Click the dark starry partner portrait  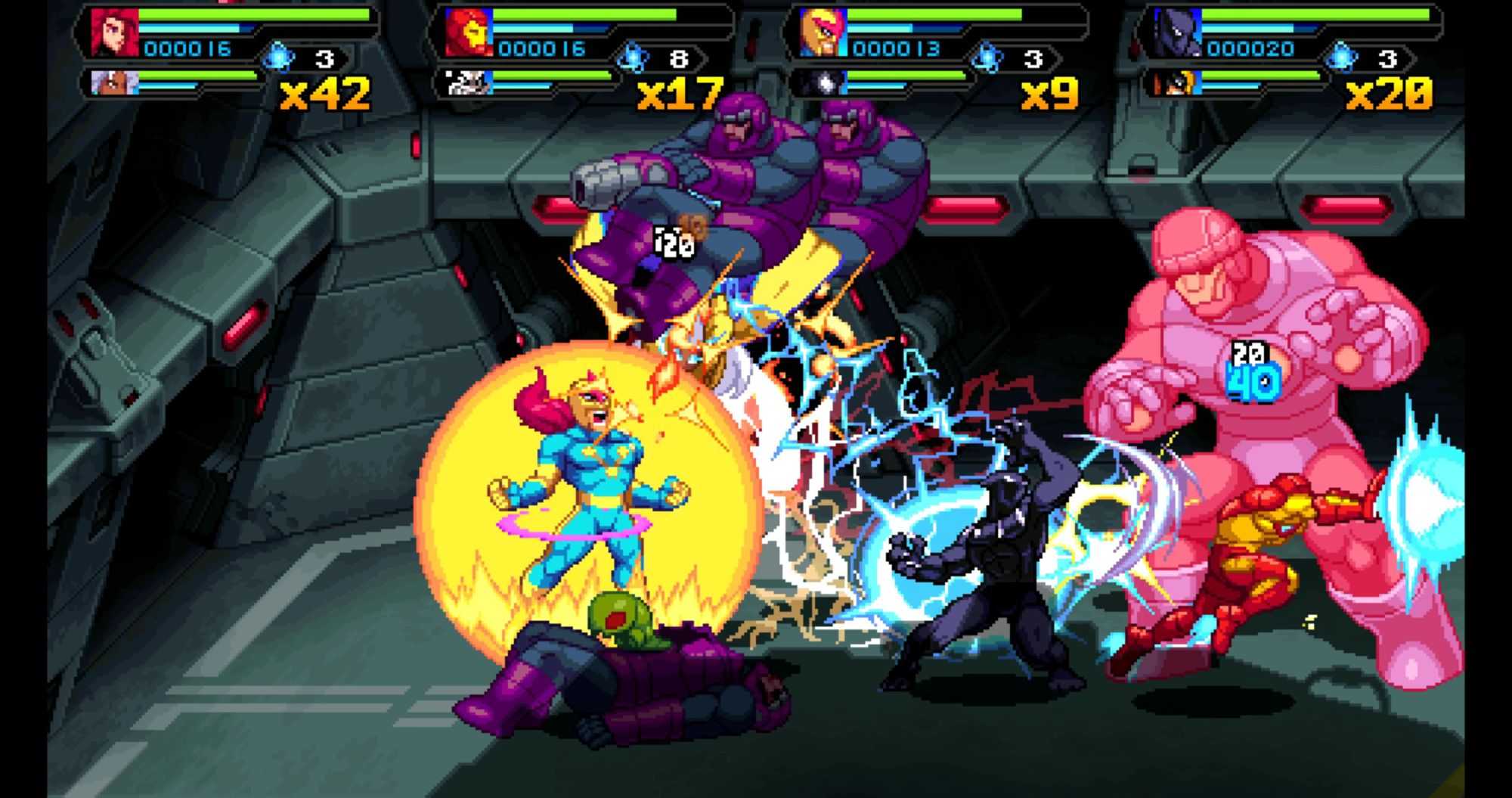822,82
